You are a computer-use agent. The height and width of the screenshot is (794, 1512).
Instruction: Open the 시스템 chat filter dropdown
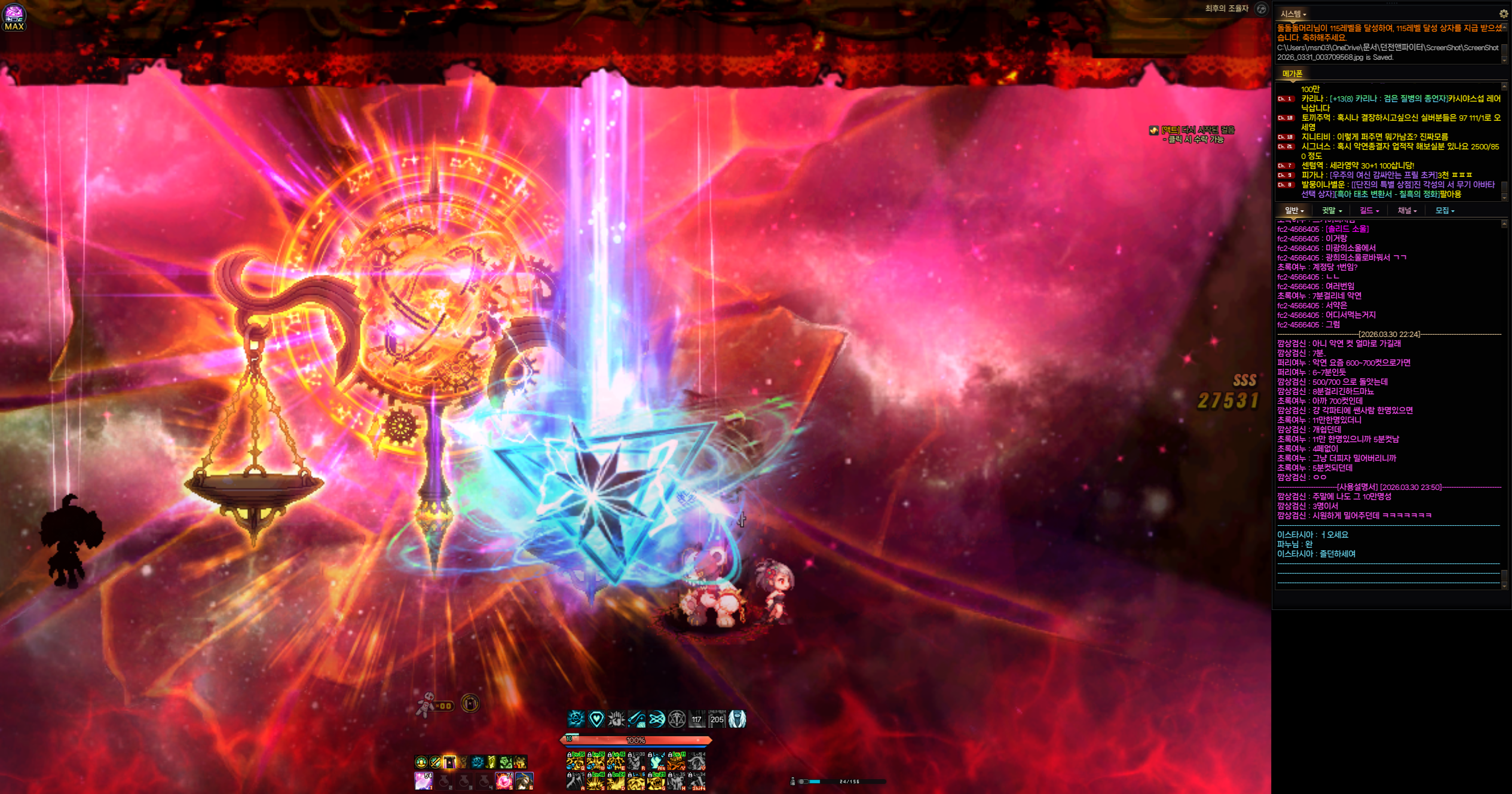pos(1293,14)
